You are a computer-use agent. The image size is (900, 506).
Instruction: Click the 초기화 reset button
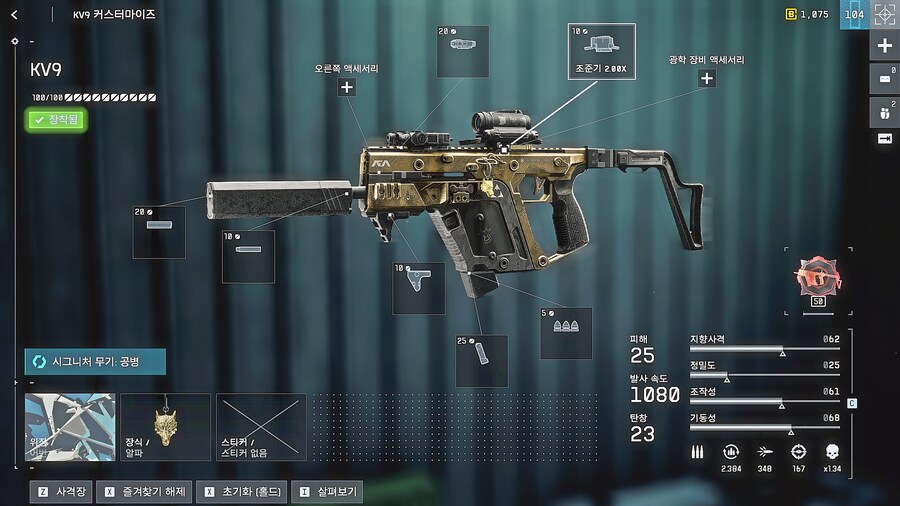(x=242, y=492)
